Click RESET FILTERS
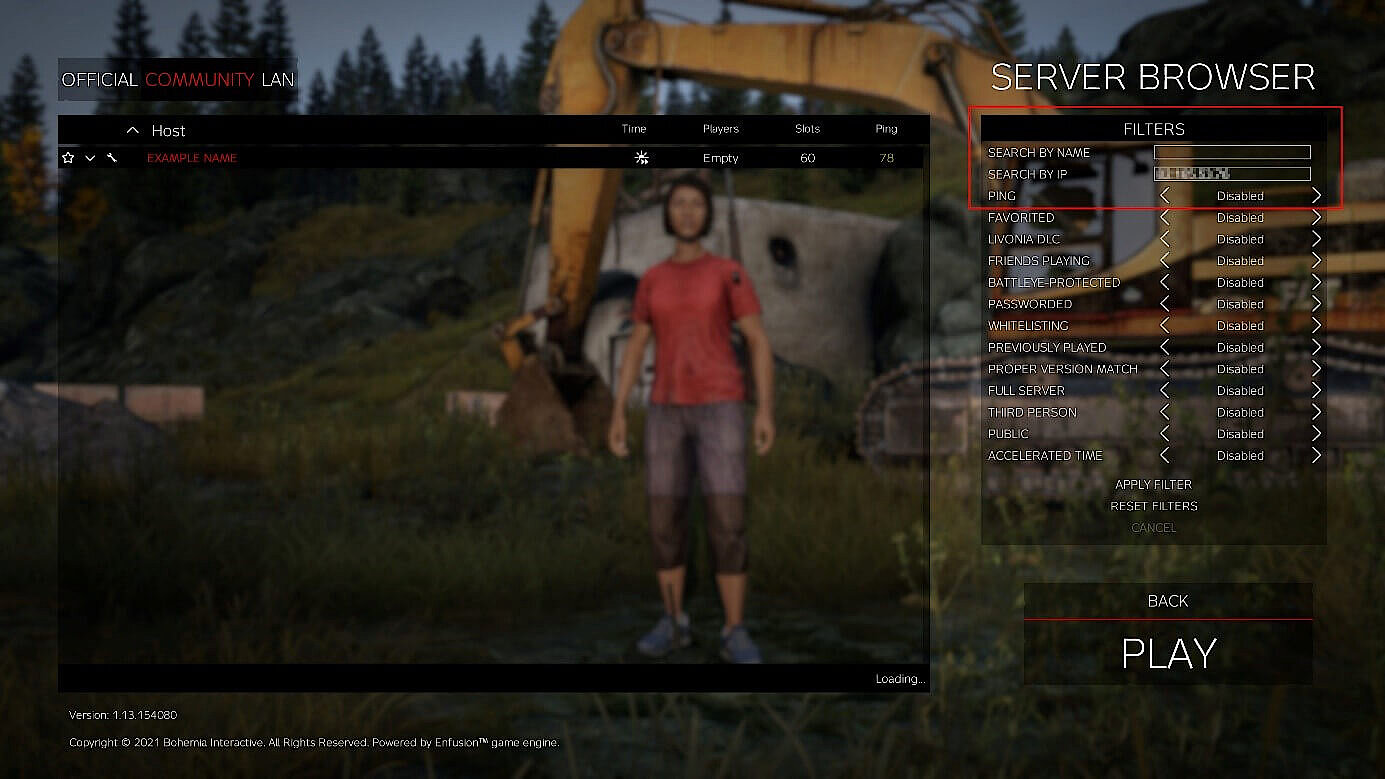The height and width of the screenshot is (779, 1385). point(1154,506)
